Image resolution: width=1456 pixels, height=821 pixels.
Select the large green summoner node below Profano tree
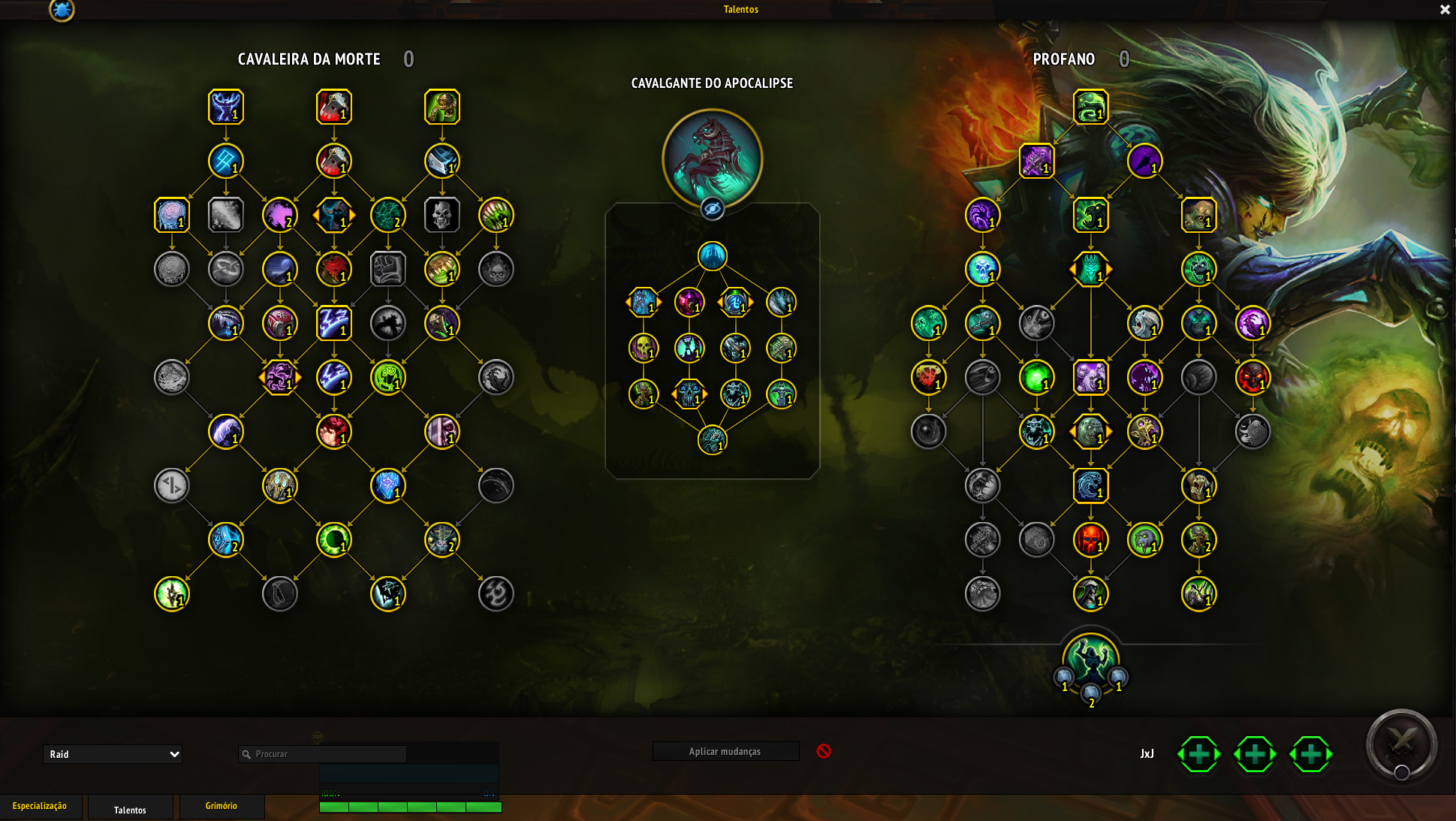point(1090,660)
